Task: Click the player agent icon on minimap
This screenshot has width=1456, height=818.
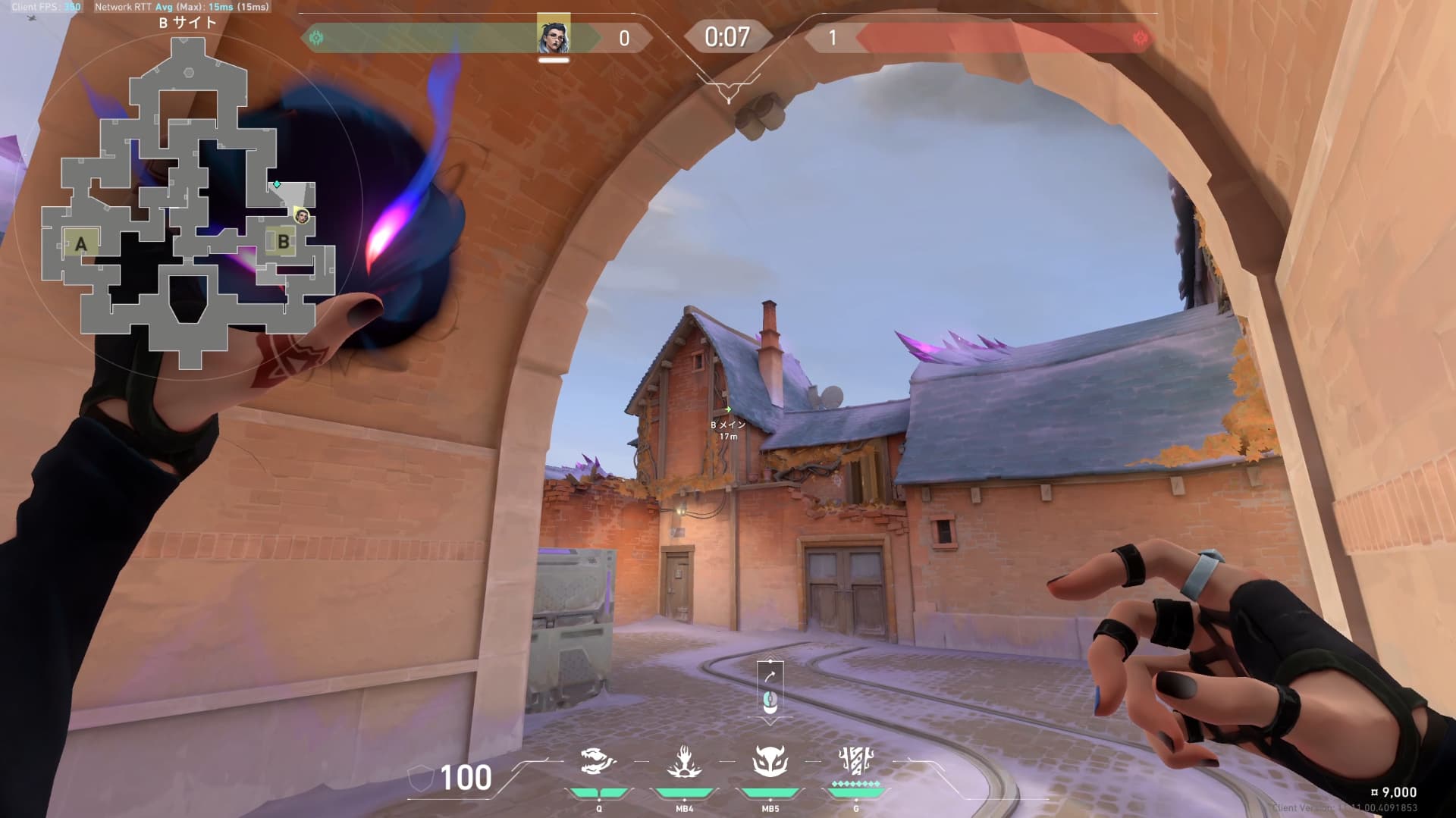Action: pyautogui.click(x=302, y=217)
